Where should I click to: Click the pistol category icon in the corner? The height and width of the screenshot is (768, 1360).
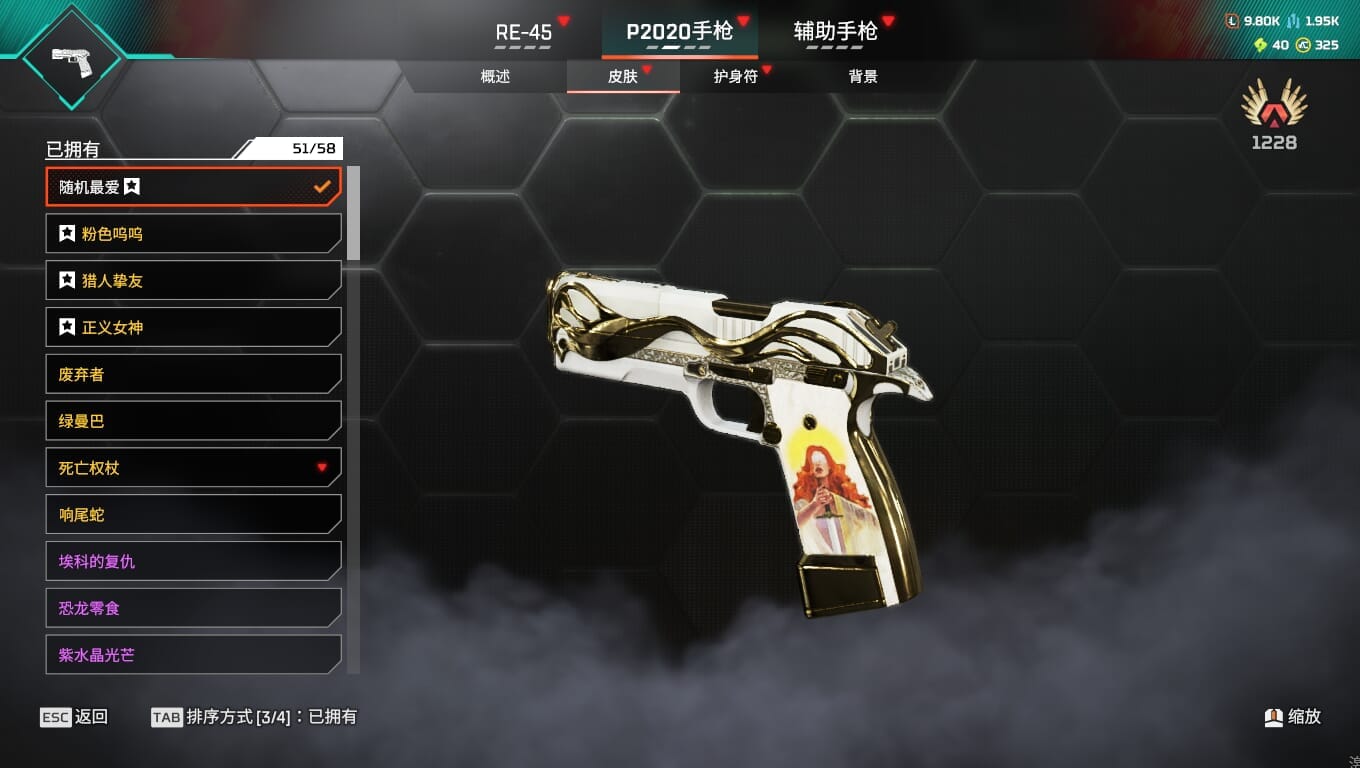tap(71, 58)
